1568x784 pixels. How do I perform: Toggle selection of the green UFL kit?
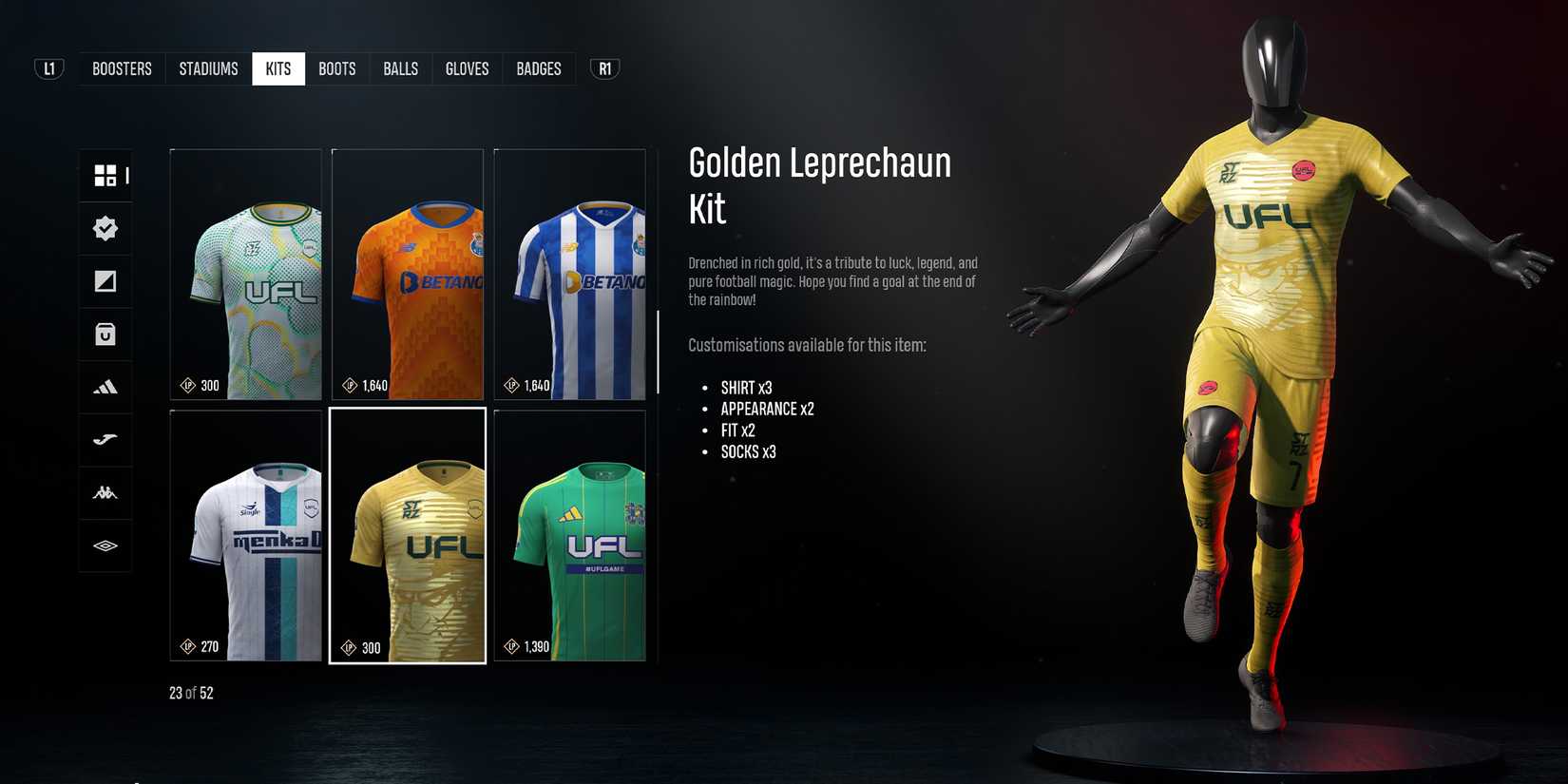click(x=569, y=536)
